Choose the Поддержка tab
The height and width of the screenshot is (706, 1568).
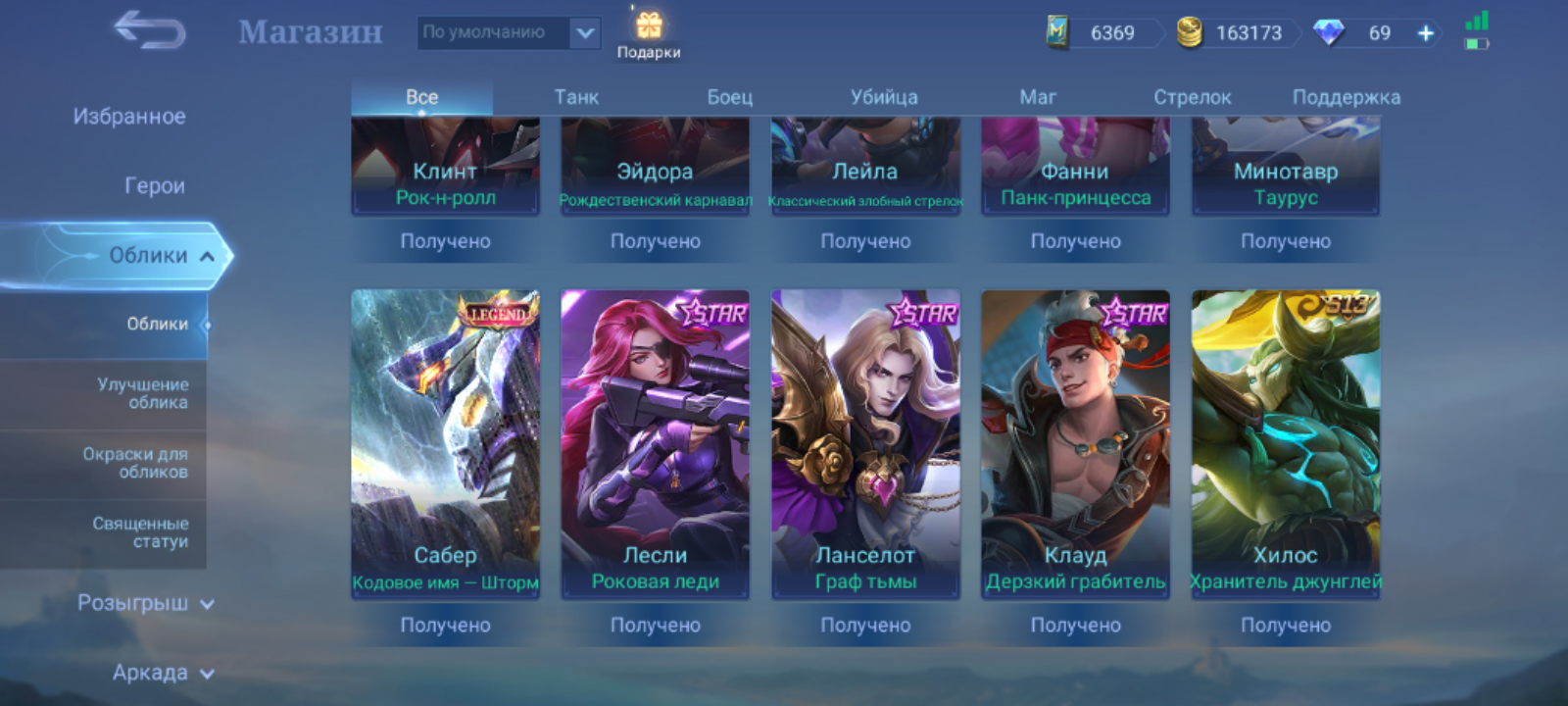pos(1346,97)
